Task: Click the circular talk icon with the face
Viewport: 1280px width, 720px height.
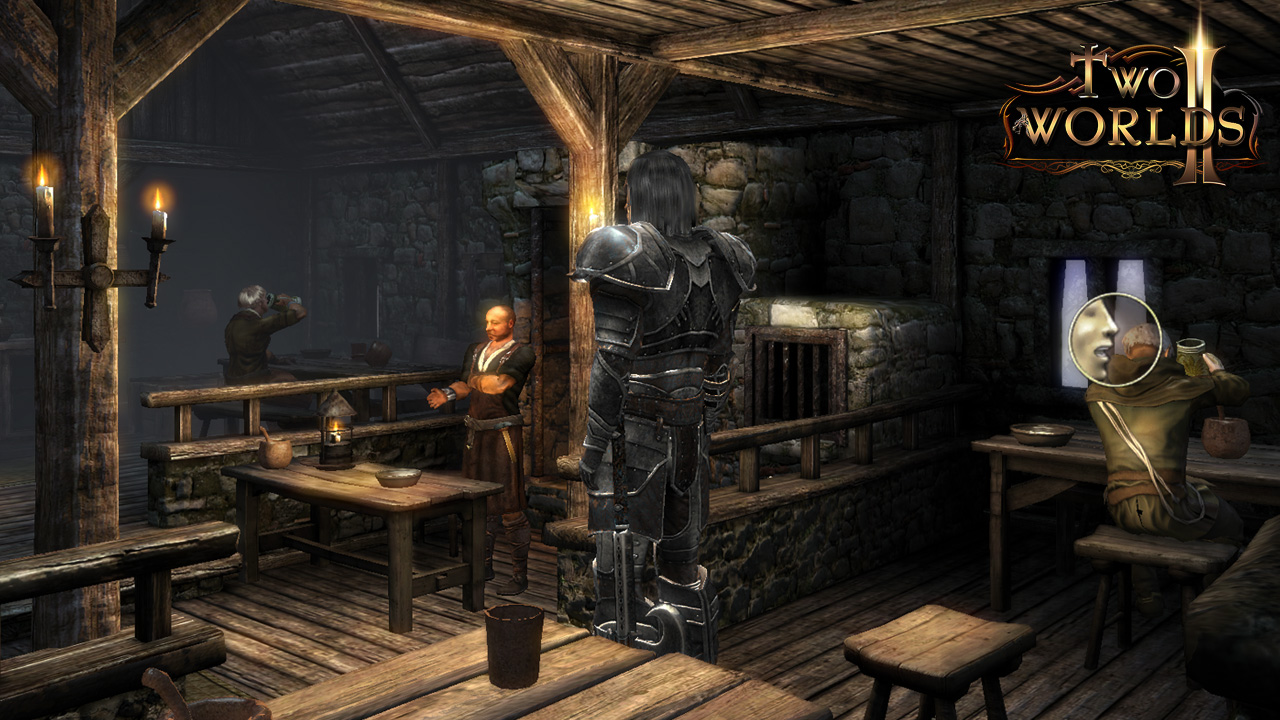Action: click(1114, 339)
